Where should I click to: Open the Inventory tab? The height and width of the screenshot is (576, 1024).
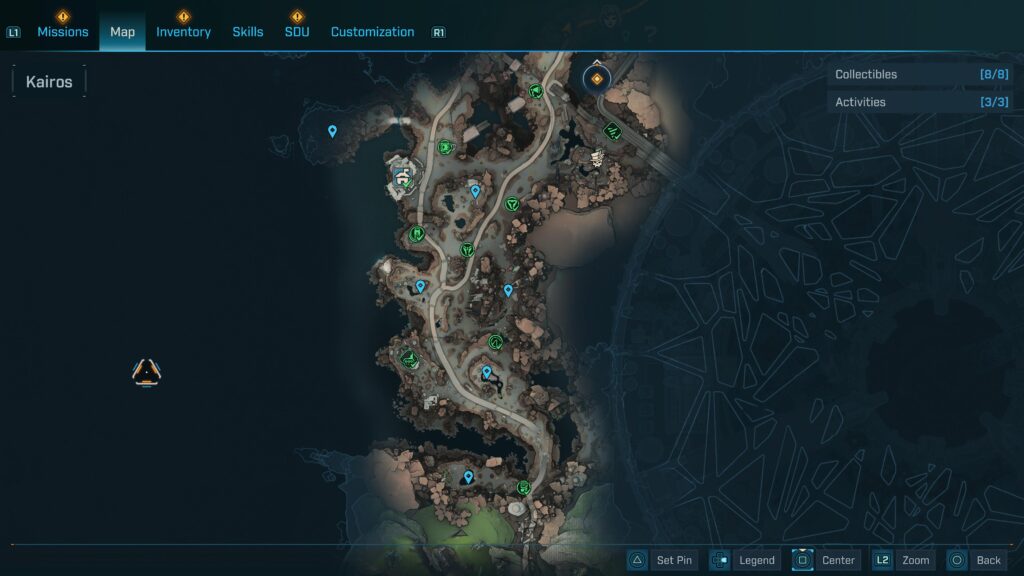[x=183, y=32]
